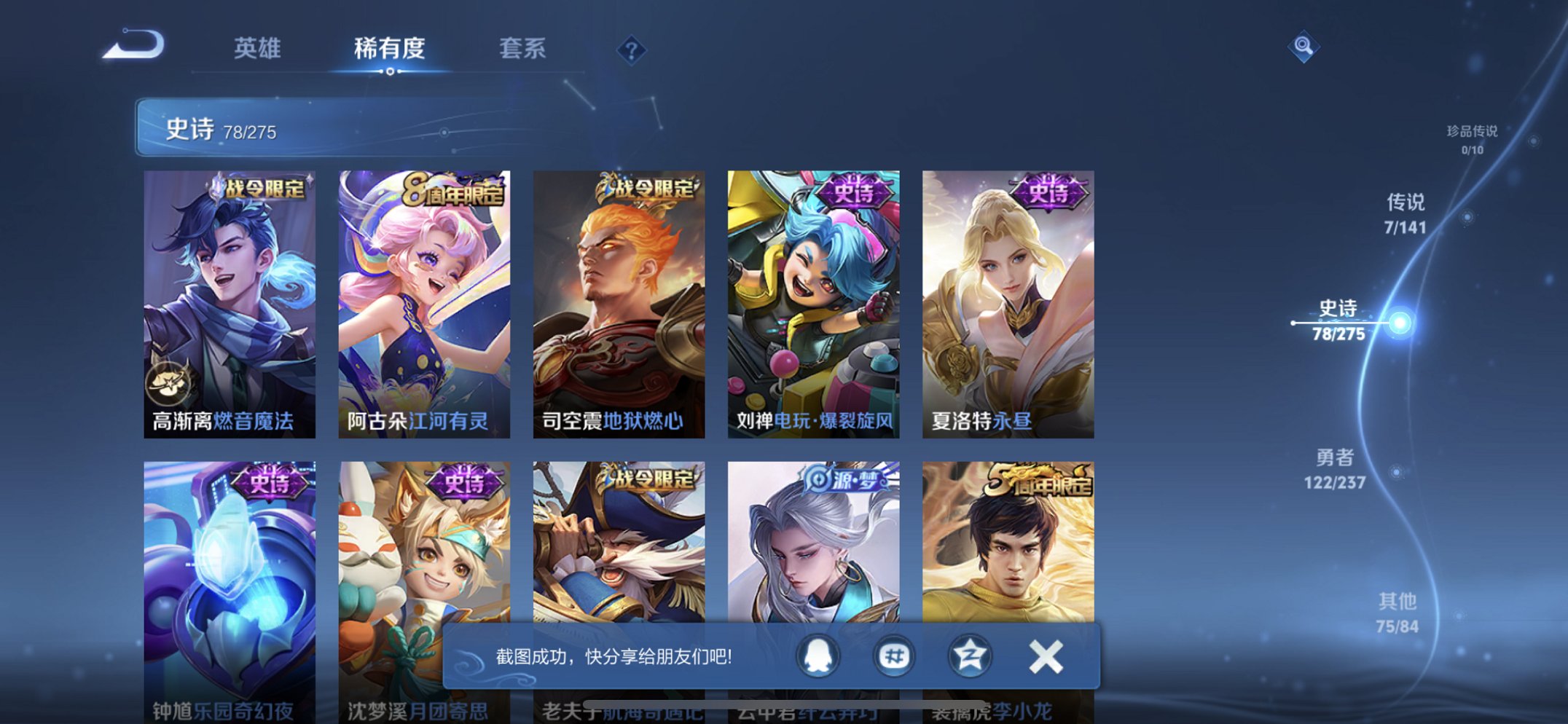
Task: Share the screenshot via the QQ icon
Action: pos(818,656)
